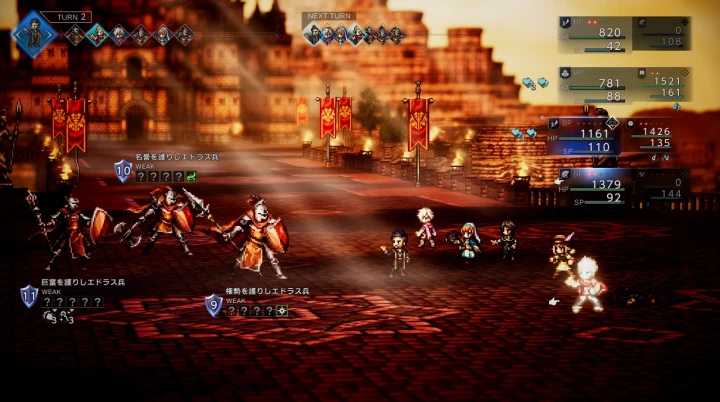The image size is (720, 402).
Task: Open the party panel showing 781 HP
Action: point(595,83)
